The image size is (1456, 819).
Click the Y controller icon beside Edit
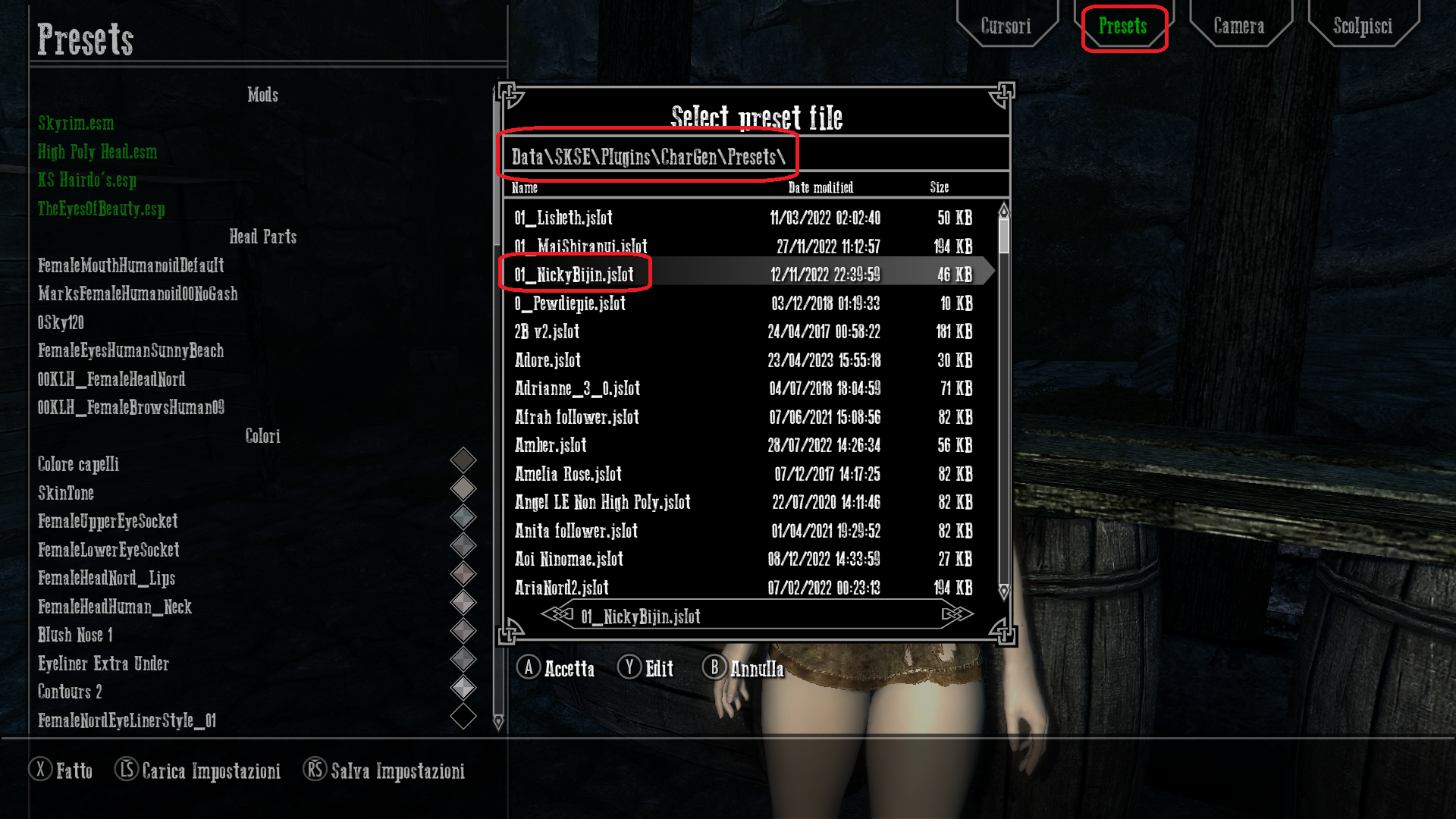click(628, 669)
